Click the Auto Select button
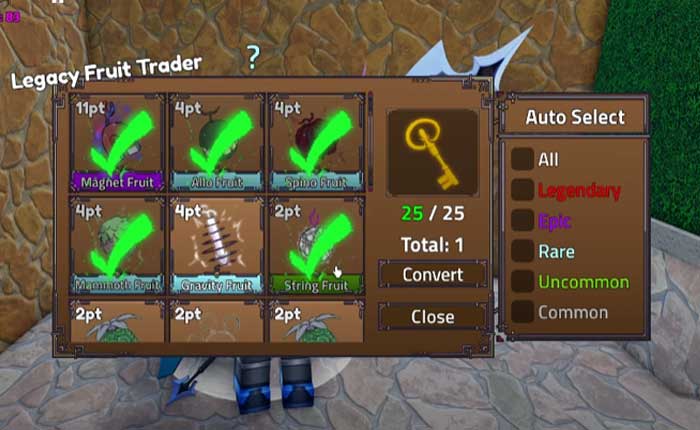 coord(575,117)
